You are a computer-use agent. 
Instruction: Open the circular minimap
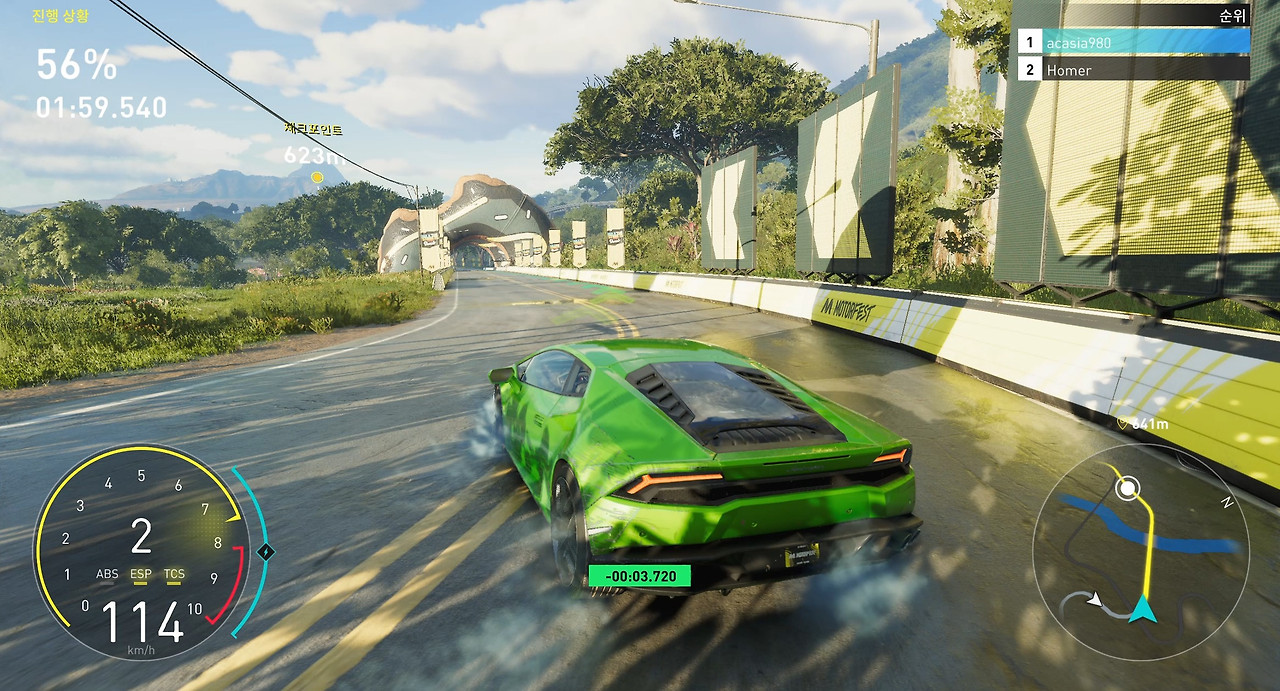[1140, 552]
